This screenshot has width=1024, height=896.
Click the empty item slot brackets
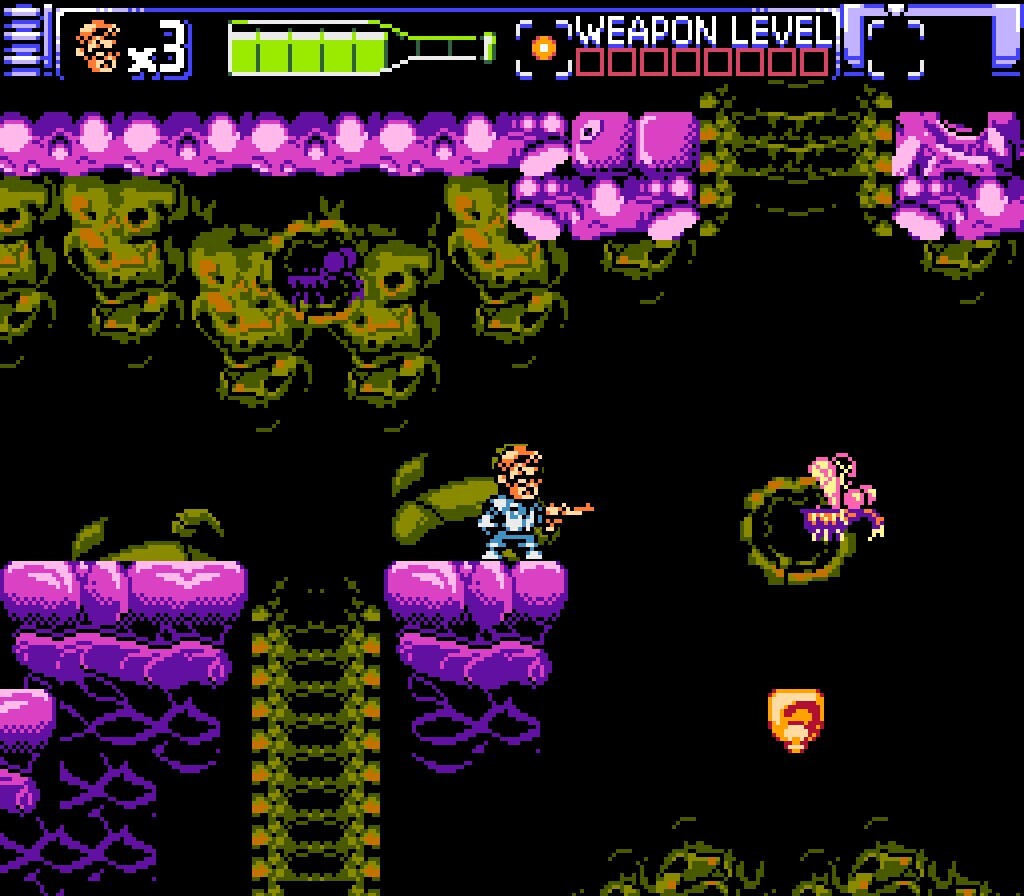point(895,47)
